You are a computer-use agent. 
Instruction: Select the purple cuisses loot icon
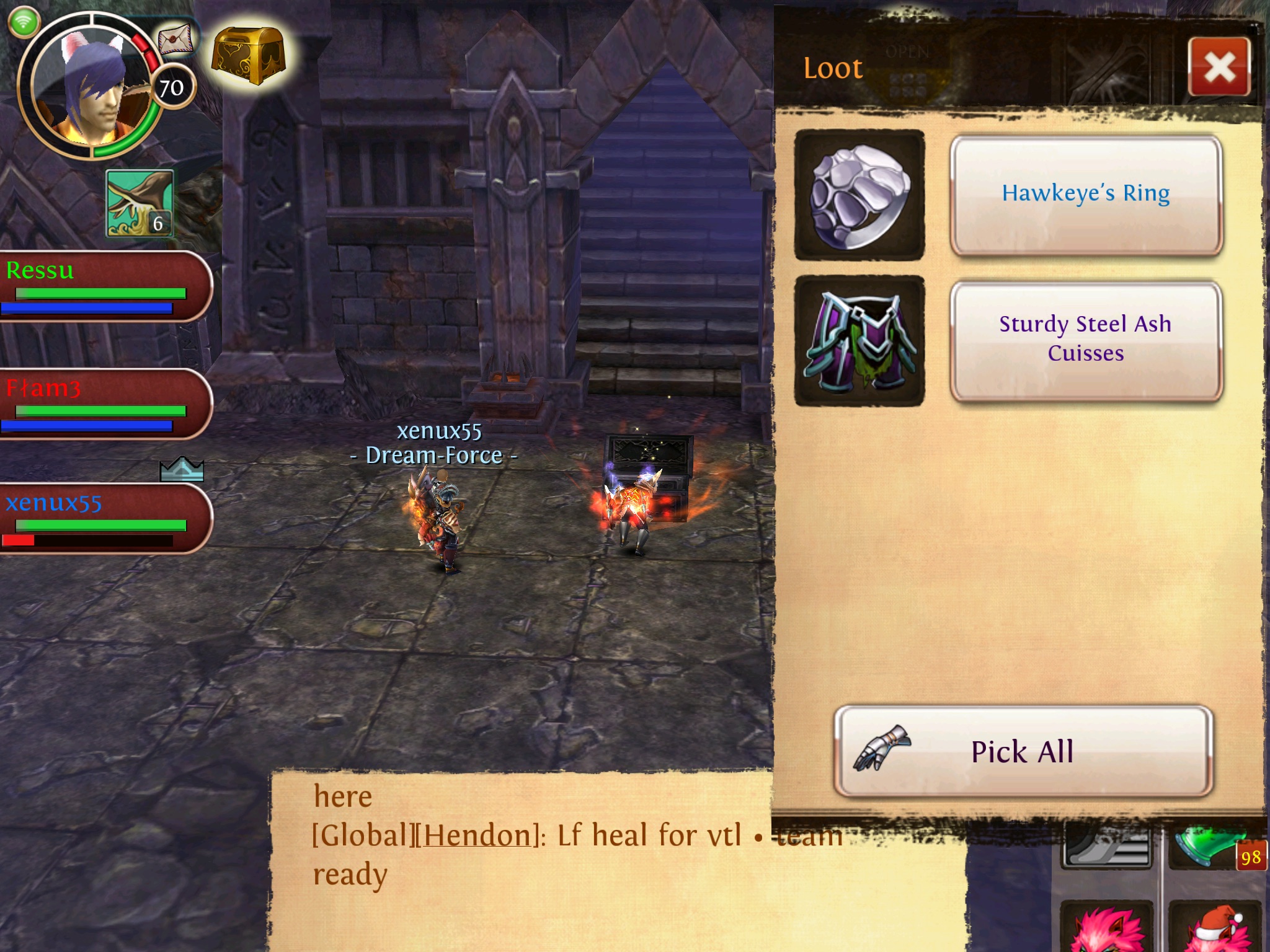(x=859, y=341)
